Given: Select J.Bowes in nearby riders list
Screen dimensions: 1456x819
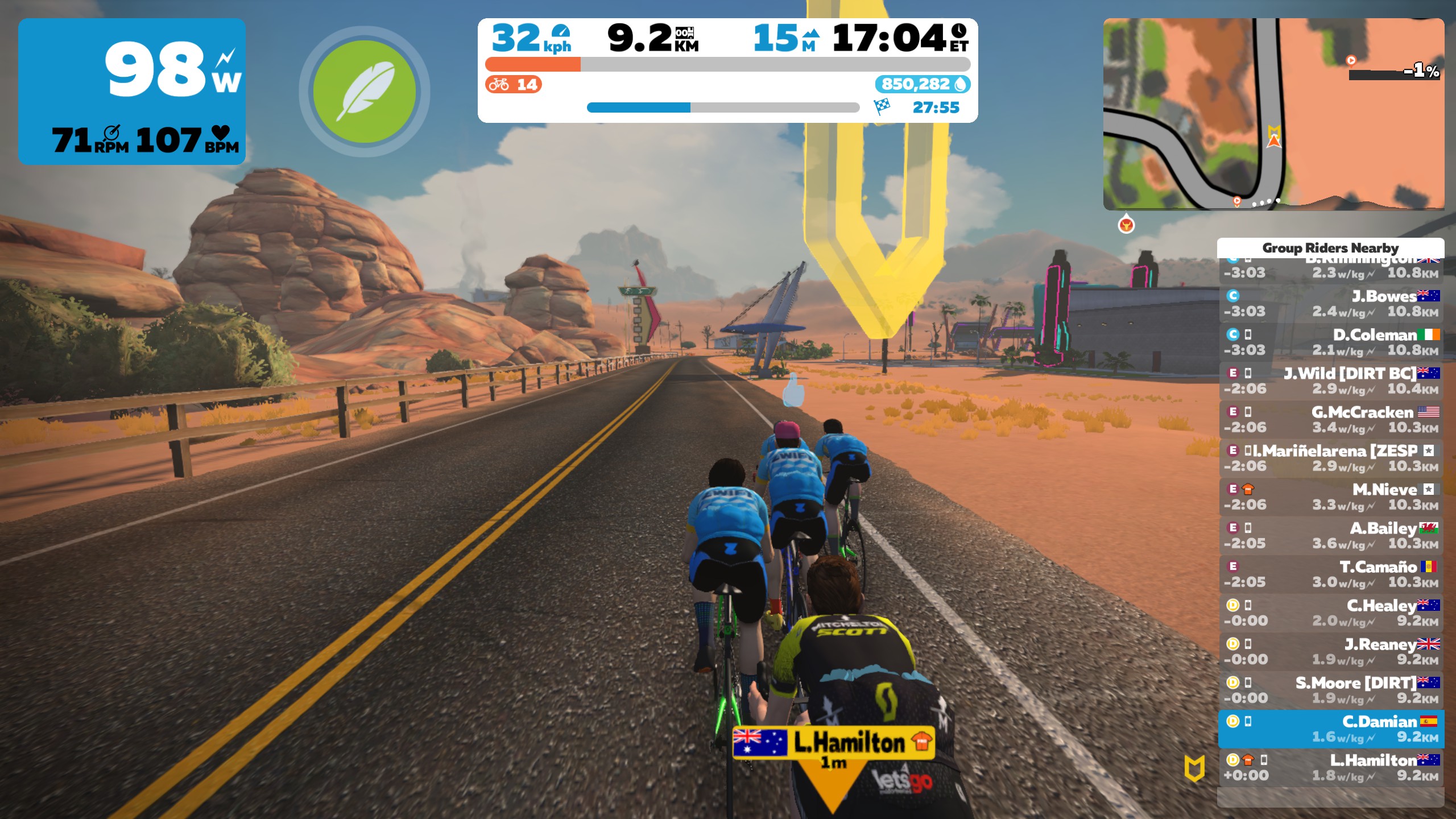Looking at the screenshot, I should [1330, 304].
